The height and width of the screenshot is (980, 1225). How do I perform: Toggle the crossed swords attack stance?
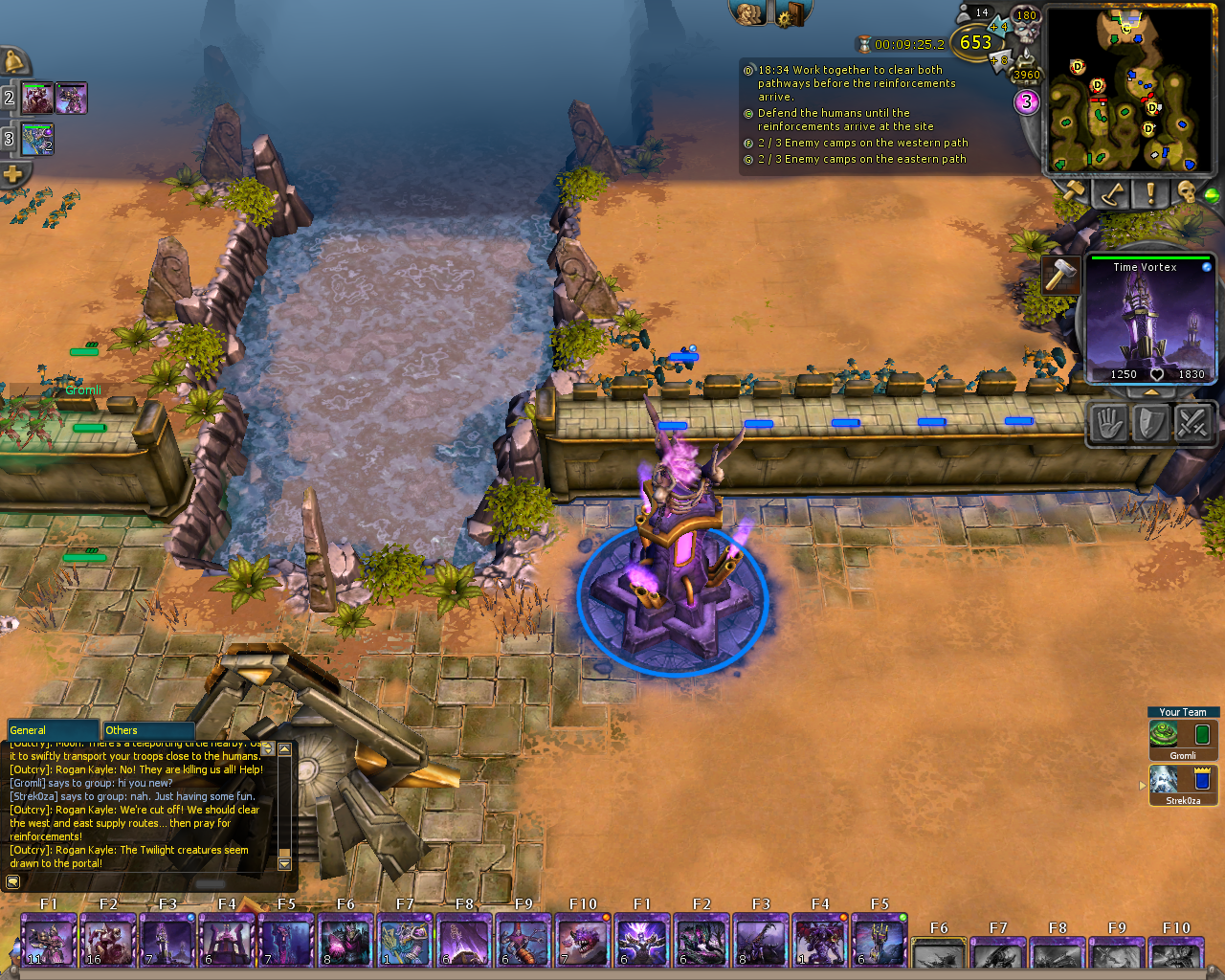(x=1193, y=422)
